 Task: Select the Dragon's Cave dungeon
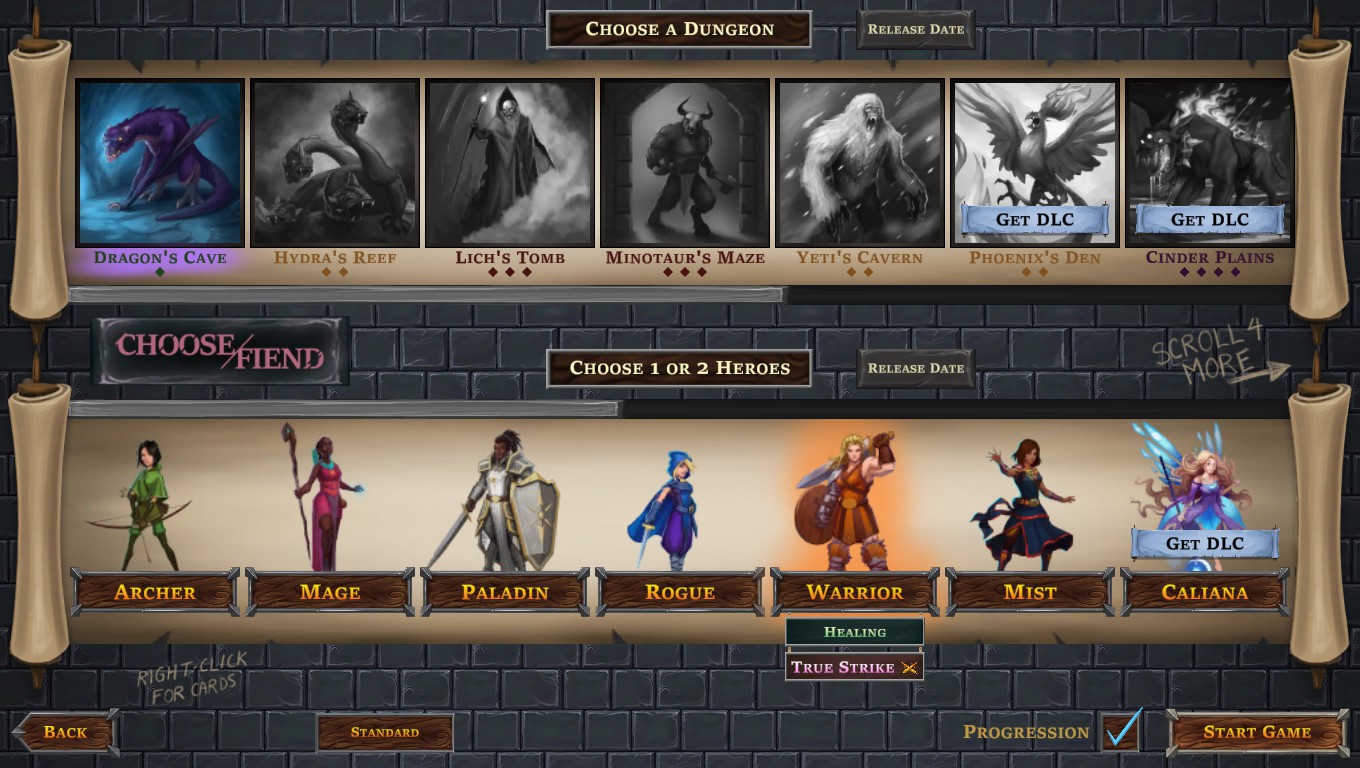point(160,163)
